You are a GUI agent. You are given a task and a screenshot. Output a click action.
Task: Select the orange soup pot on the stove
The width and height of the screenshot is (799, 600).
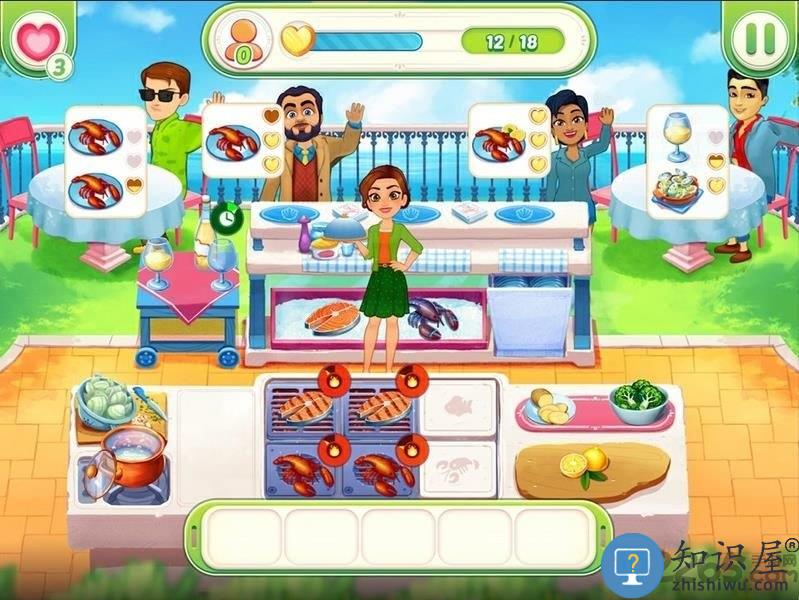pyautogui.click(x=131, y=455)
